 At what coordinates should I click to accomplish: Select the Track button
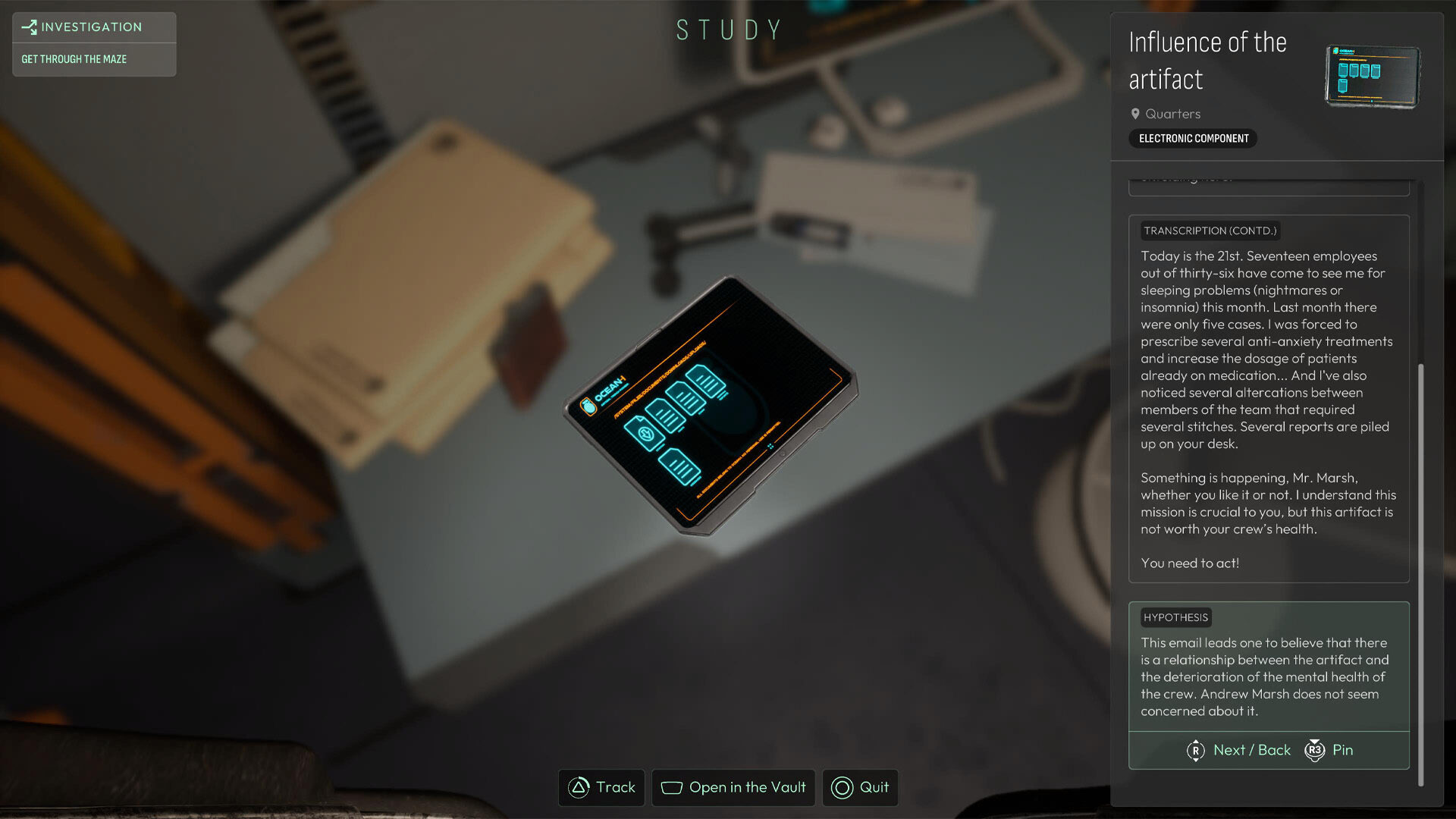[x=601, y=787]
